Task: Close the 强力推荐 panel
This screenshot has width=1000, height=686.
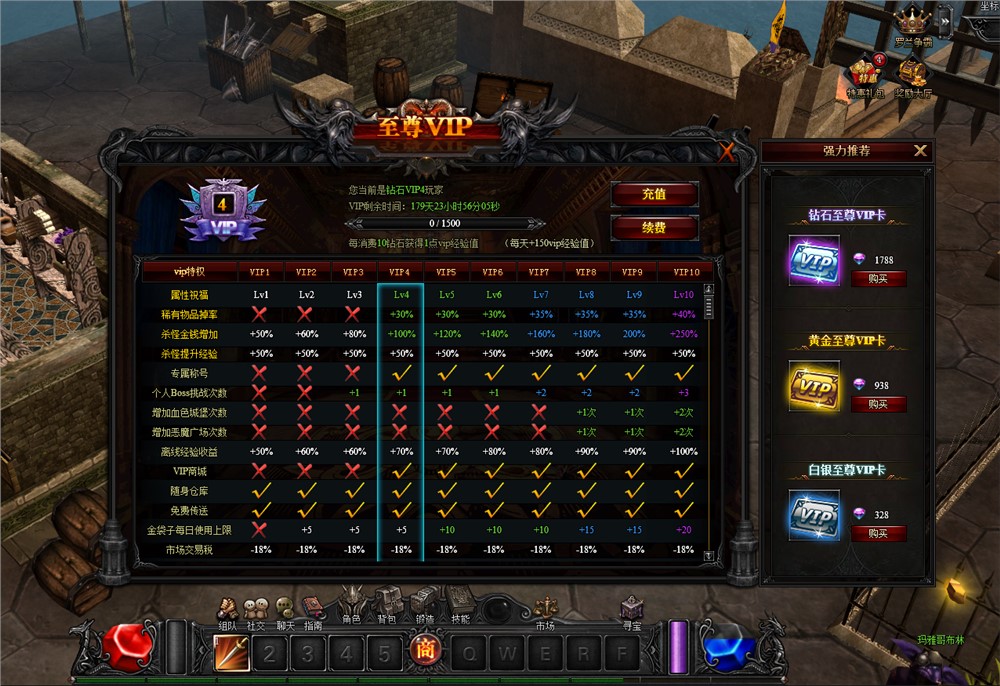Action: (920, 151)
